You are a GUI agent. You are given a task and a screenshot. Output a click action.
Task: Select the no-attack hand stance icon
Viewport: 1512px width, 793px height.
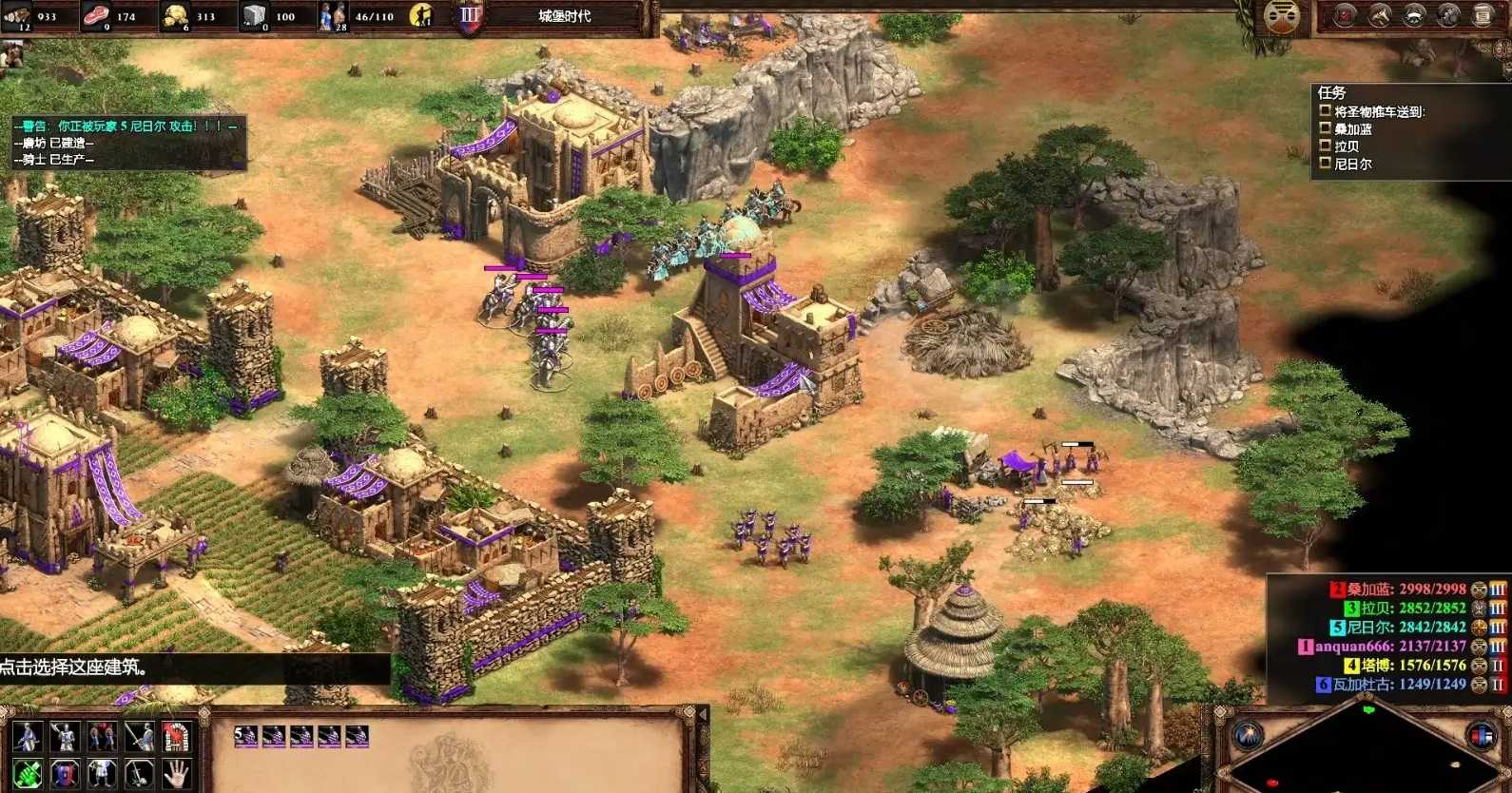(x=177, y=775)
